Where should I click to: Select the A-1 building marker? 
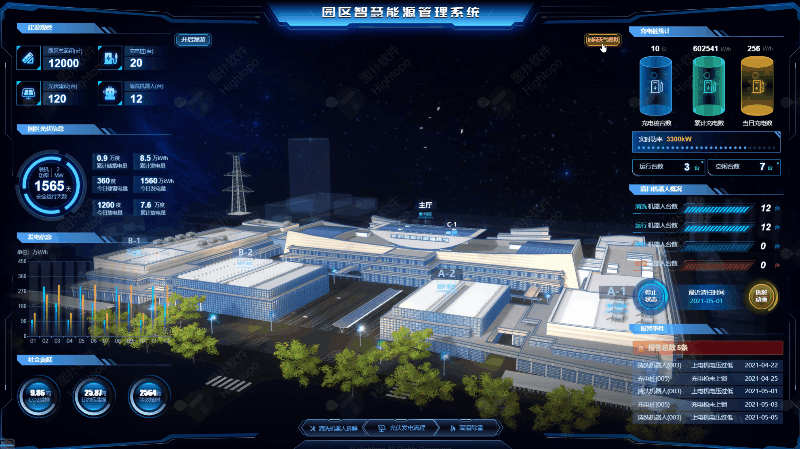pyautogui.click(x=616, y=292)
